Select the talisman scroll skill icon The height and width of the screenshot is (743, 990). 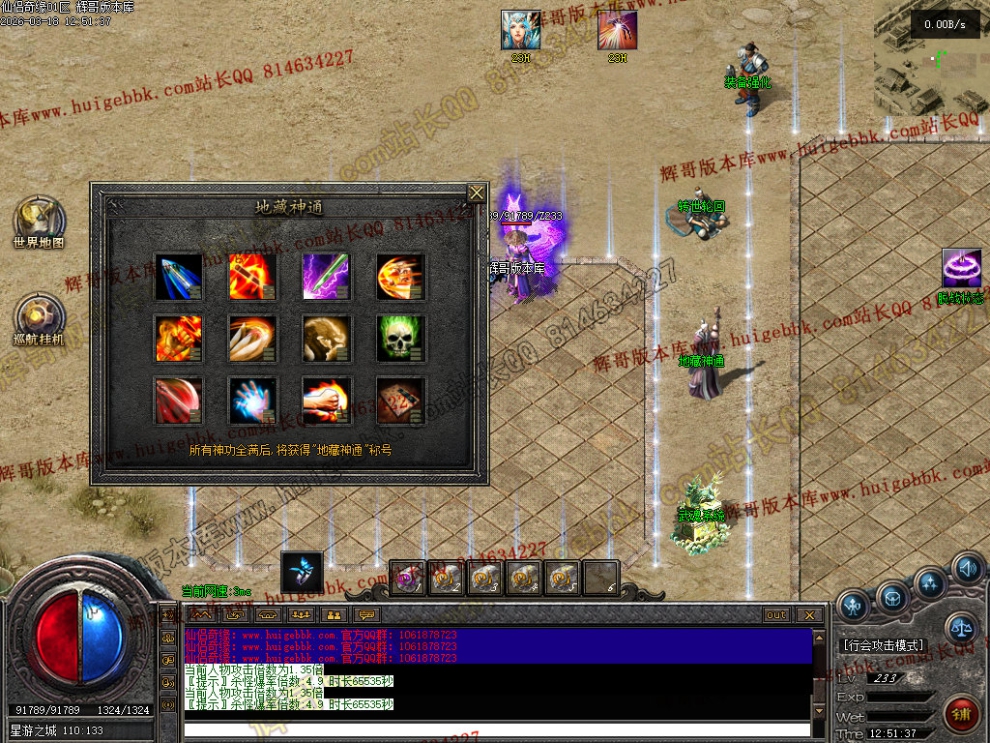coord(400,400)
